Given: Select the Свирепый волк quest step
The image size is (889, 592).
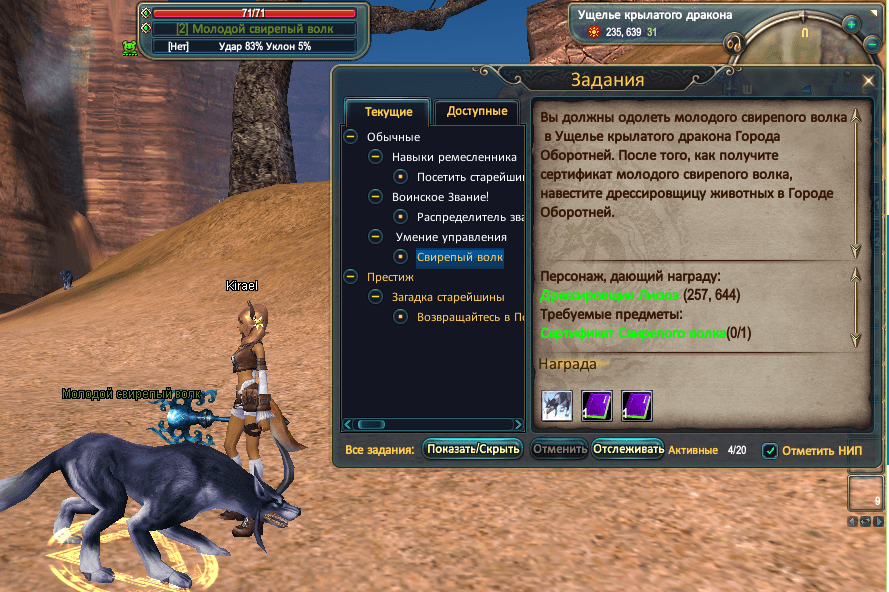Looking at the screenshot, I should [460, 257].
